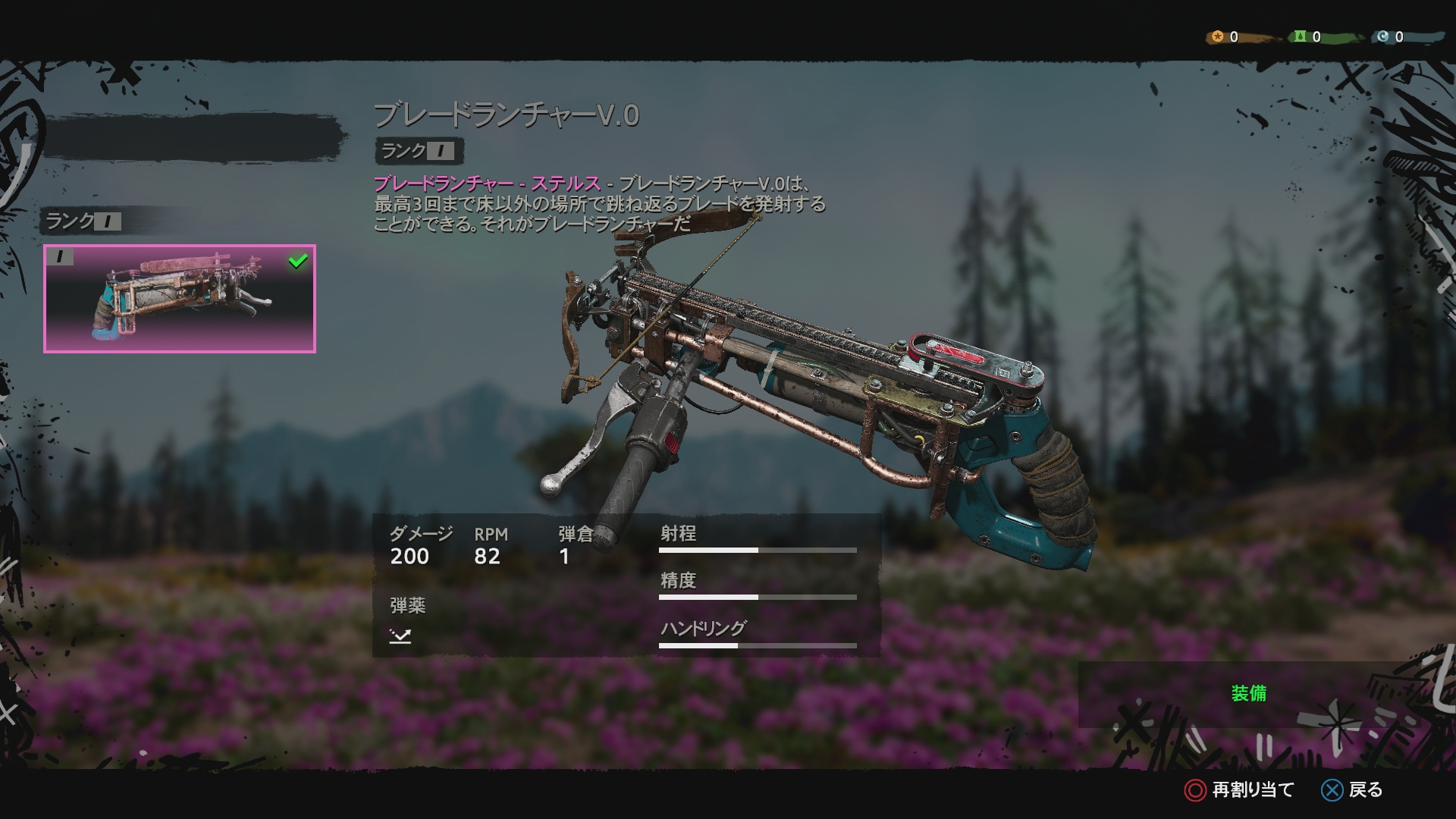
Task: Click the green 装備 equip button
Action: click(x=1248, y=694)
